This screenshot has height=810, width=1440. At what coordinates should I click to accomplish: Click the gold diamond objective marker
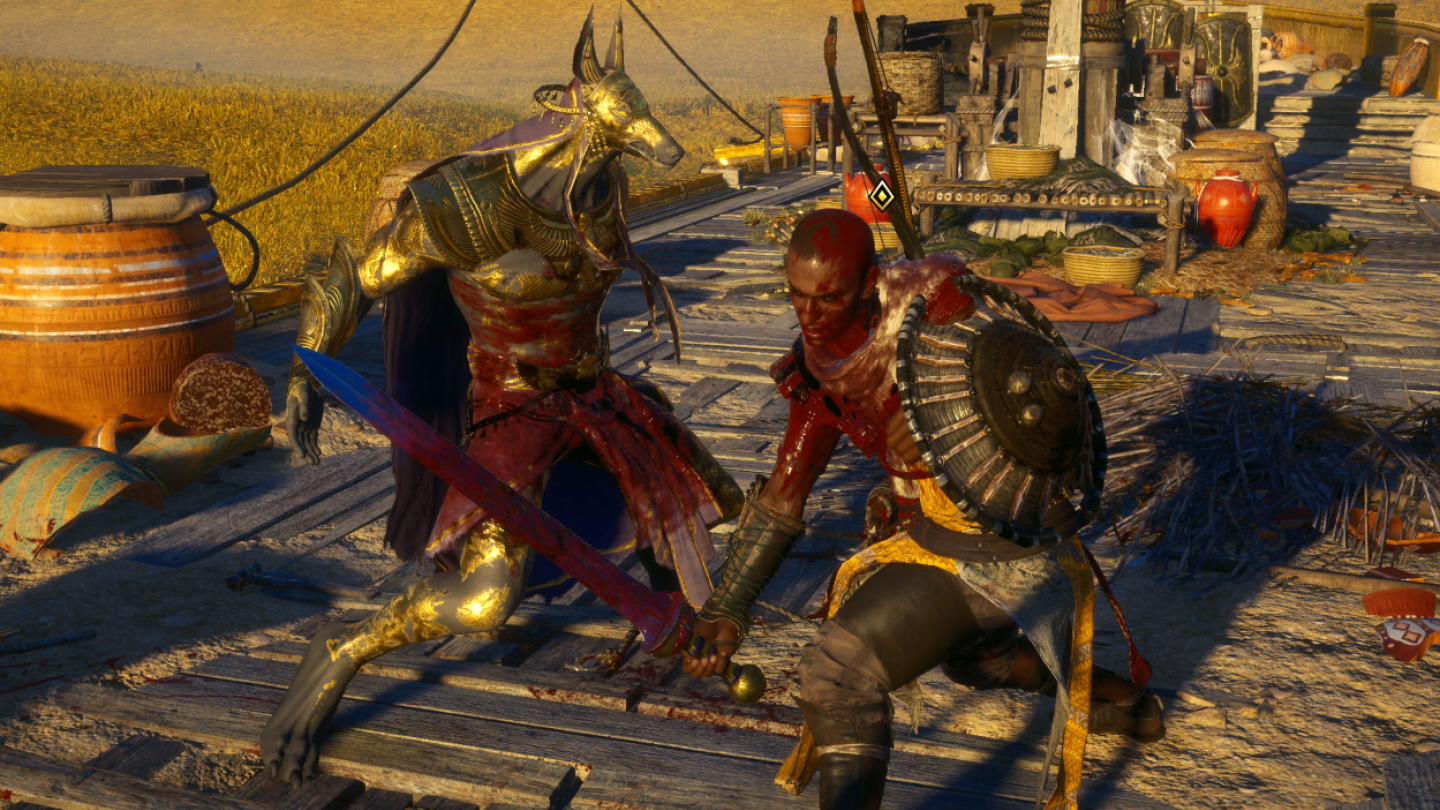click(x=881, y=195)
